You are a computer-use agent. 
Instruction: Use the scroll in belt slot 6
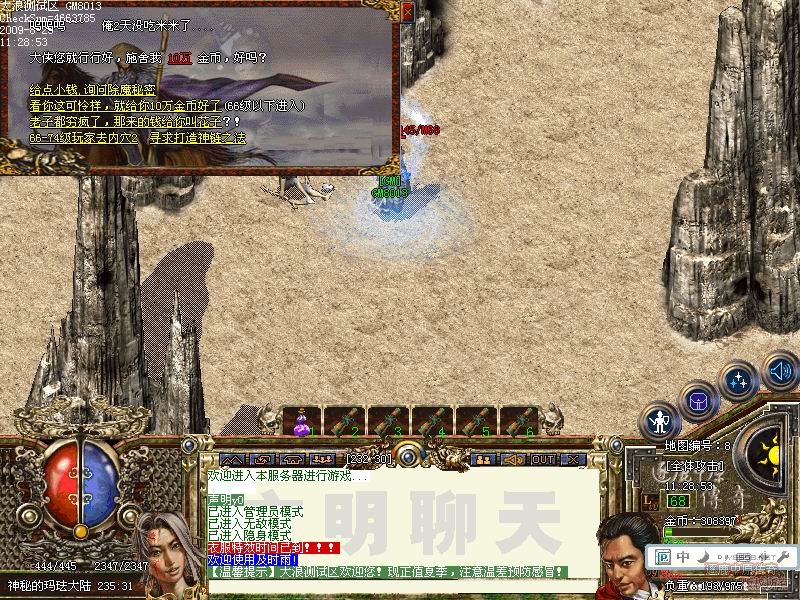519,423
